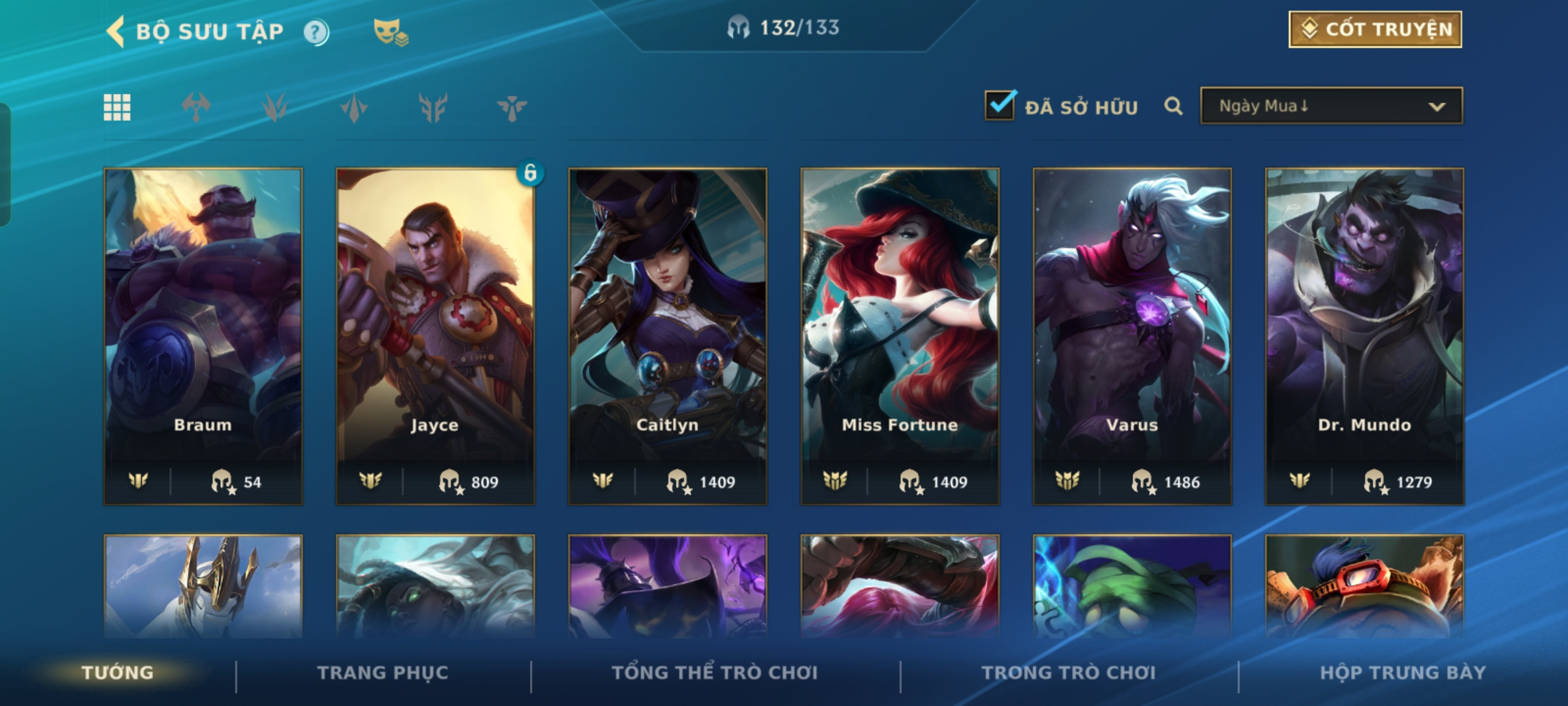
Task: Open the question mark help icon
Action: [316, 32]
